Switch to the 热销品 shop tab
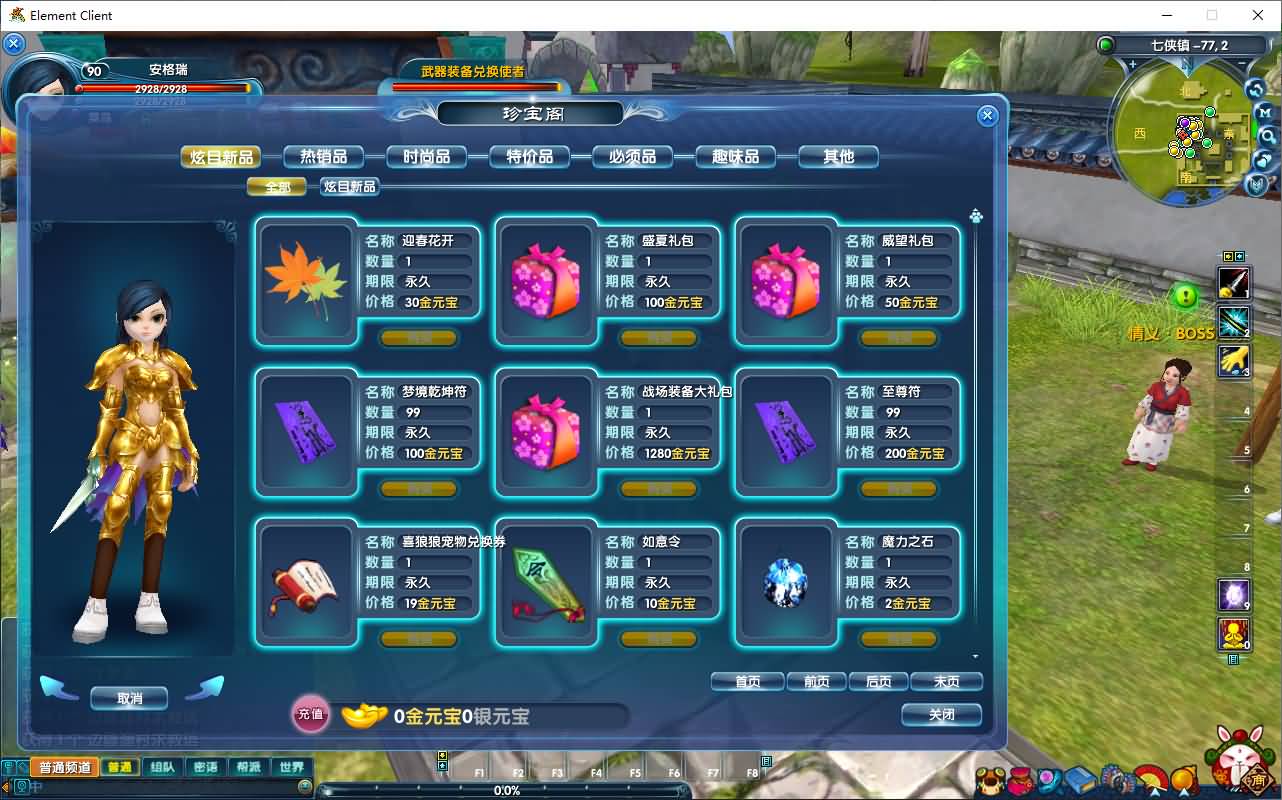 pos(324,156)
